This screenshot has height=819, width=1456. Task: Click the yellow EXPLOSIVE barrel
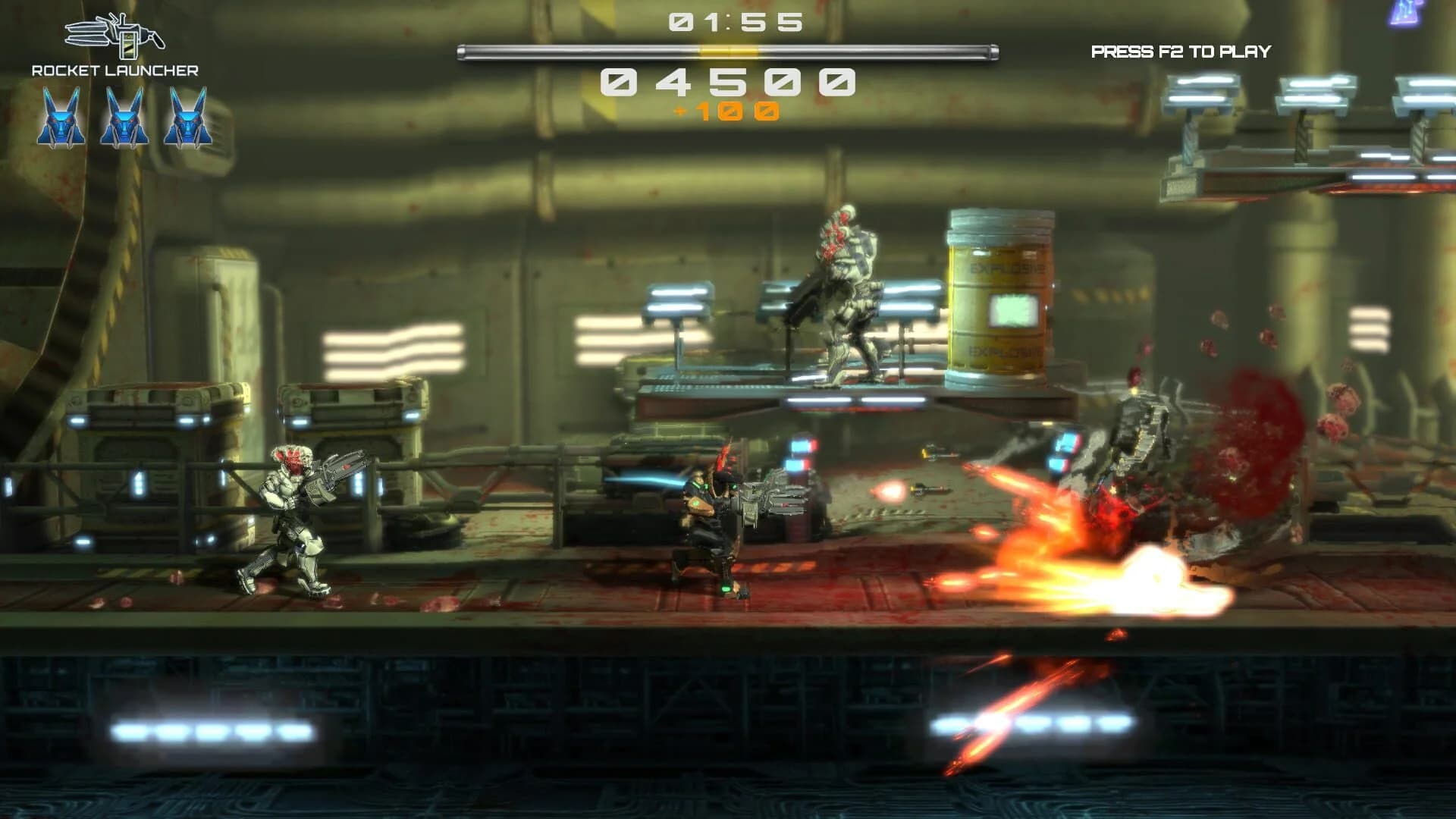1001,296
